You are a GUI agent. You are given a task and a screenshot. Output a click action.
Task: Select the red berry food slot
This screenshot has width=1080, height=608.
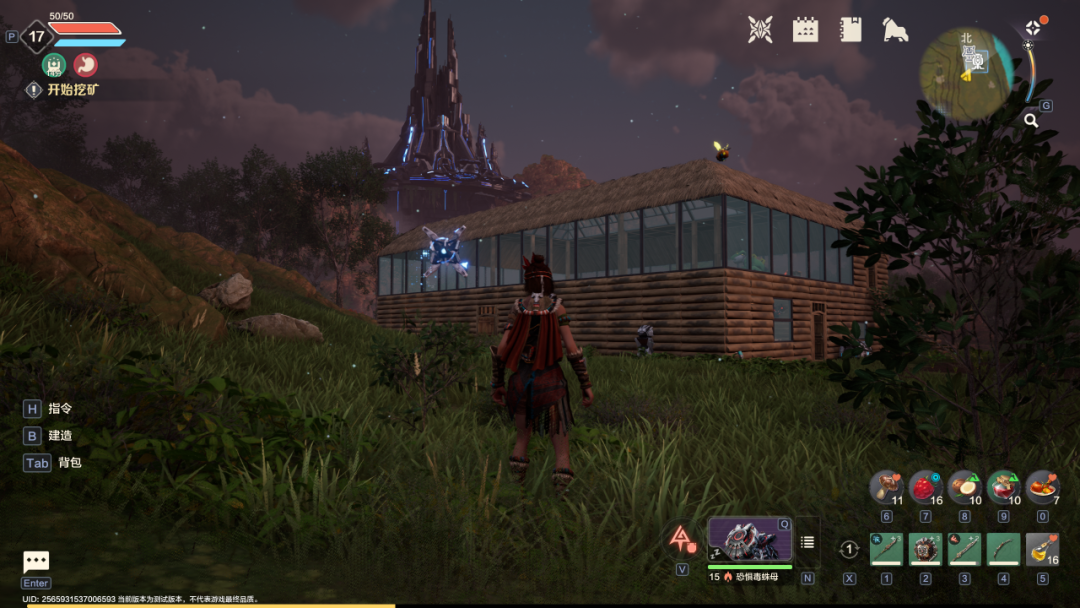click(925, 487)
